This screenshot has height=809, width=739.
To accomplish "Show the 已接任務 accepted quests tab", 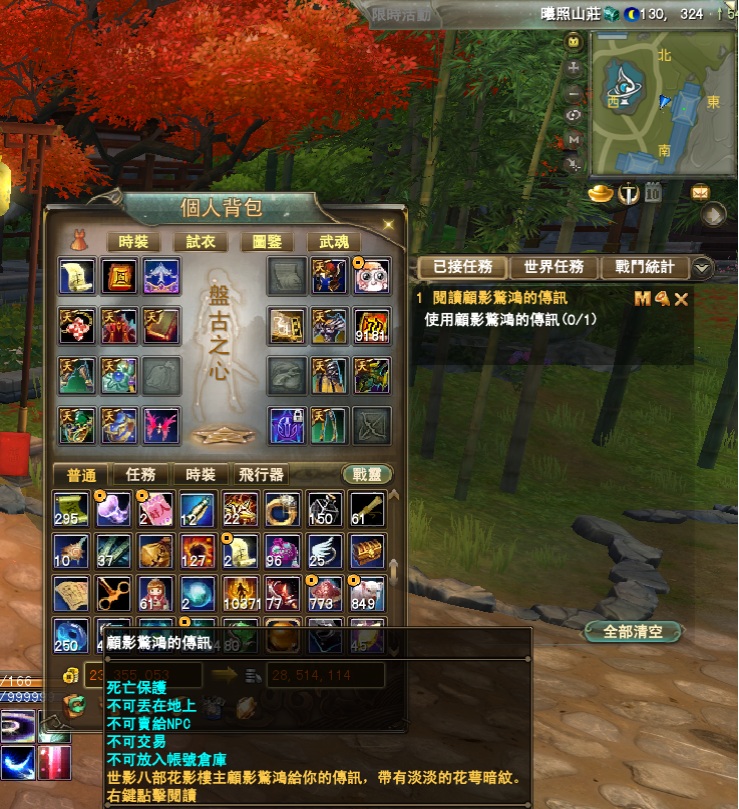I will [461, 267].
